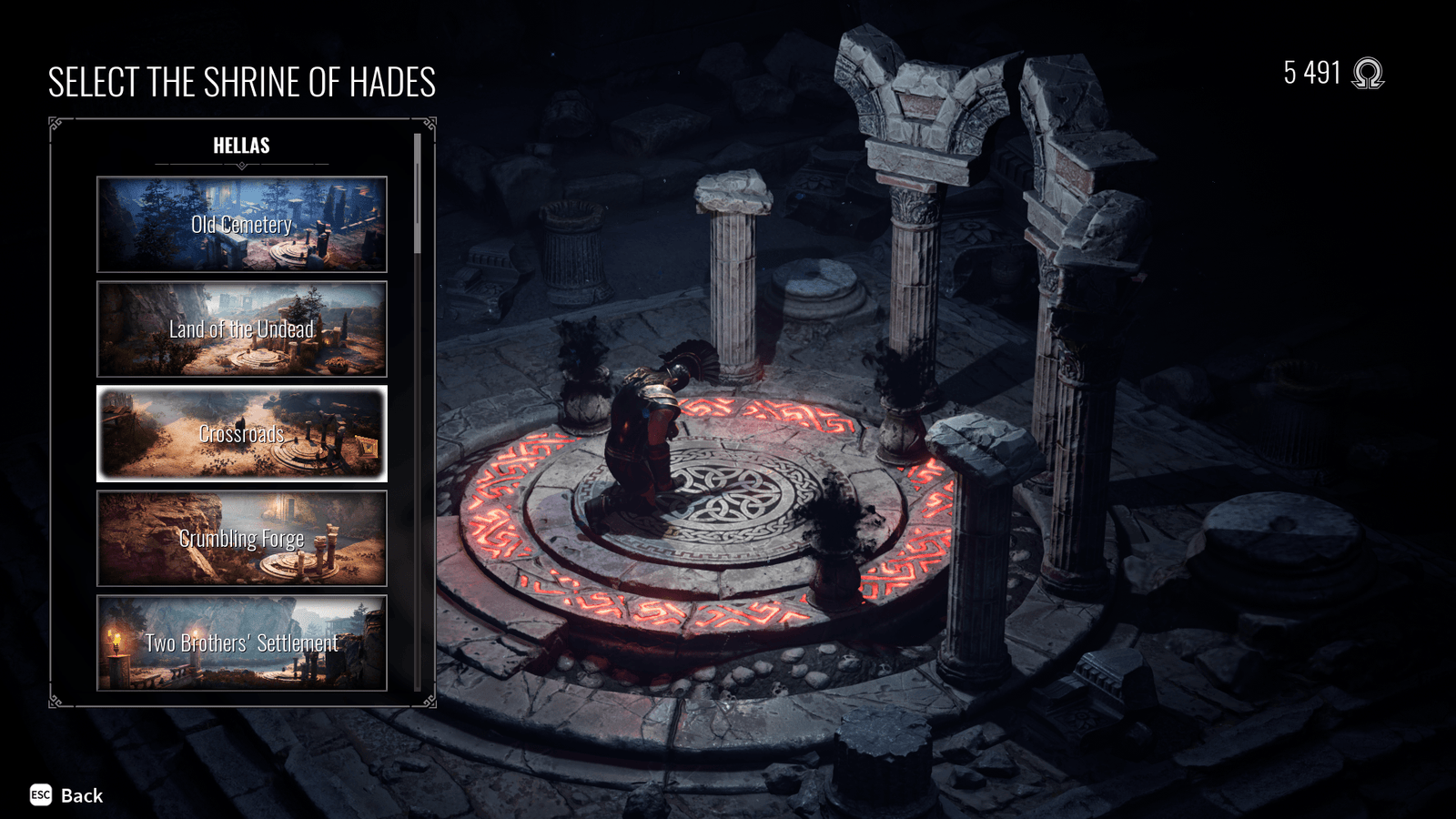Choose the Land of the Undead shrine
The width and height of the screenshot is (1456, 819).
coord(242,329)
